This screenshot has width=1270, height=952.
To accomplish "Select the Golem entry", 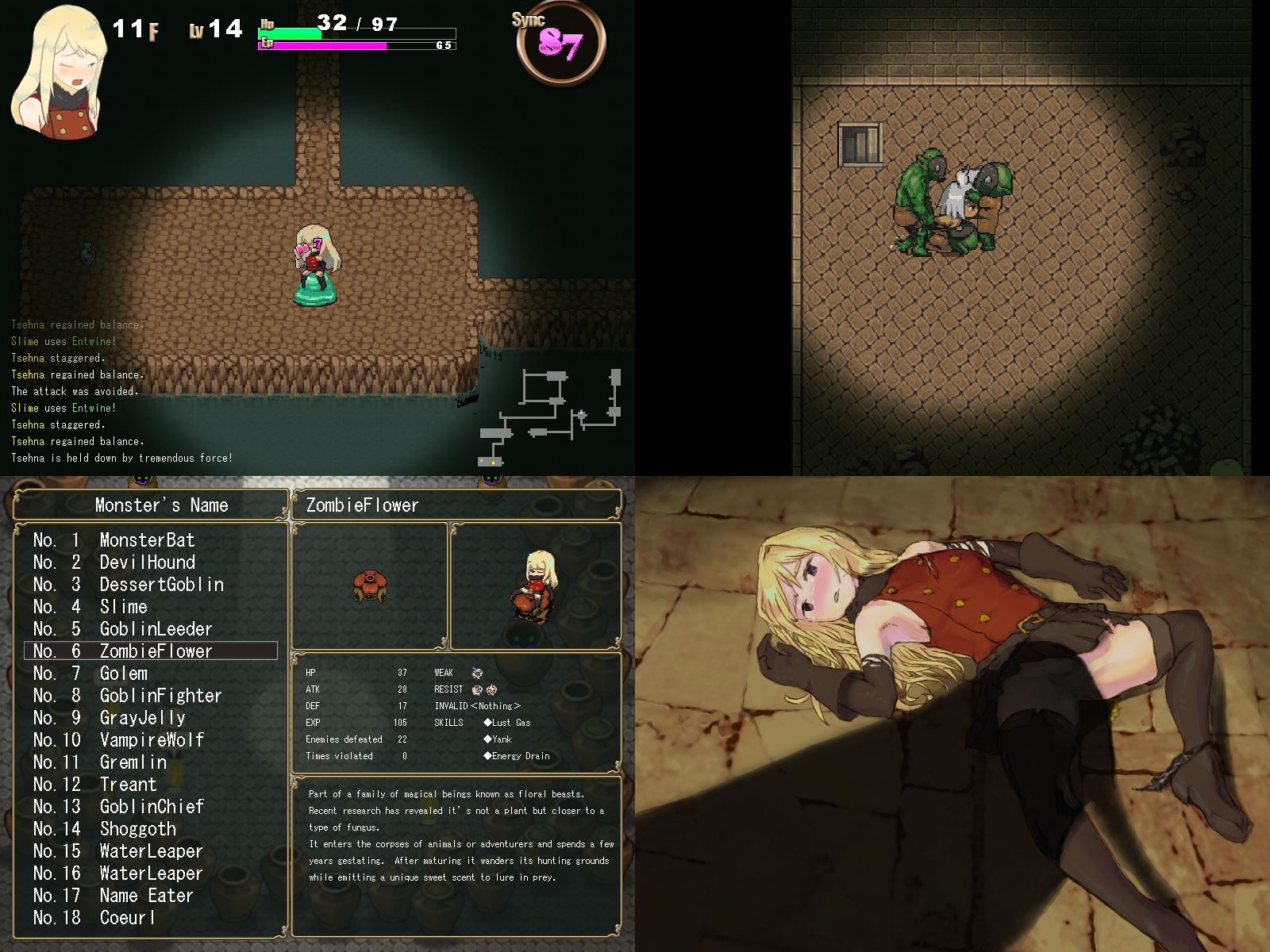I will [124, 674].
